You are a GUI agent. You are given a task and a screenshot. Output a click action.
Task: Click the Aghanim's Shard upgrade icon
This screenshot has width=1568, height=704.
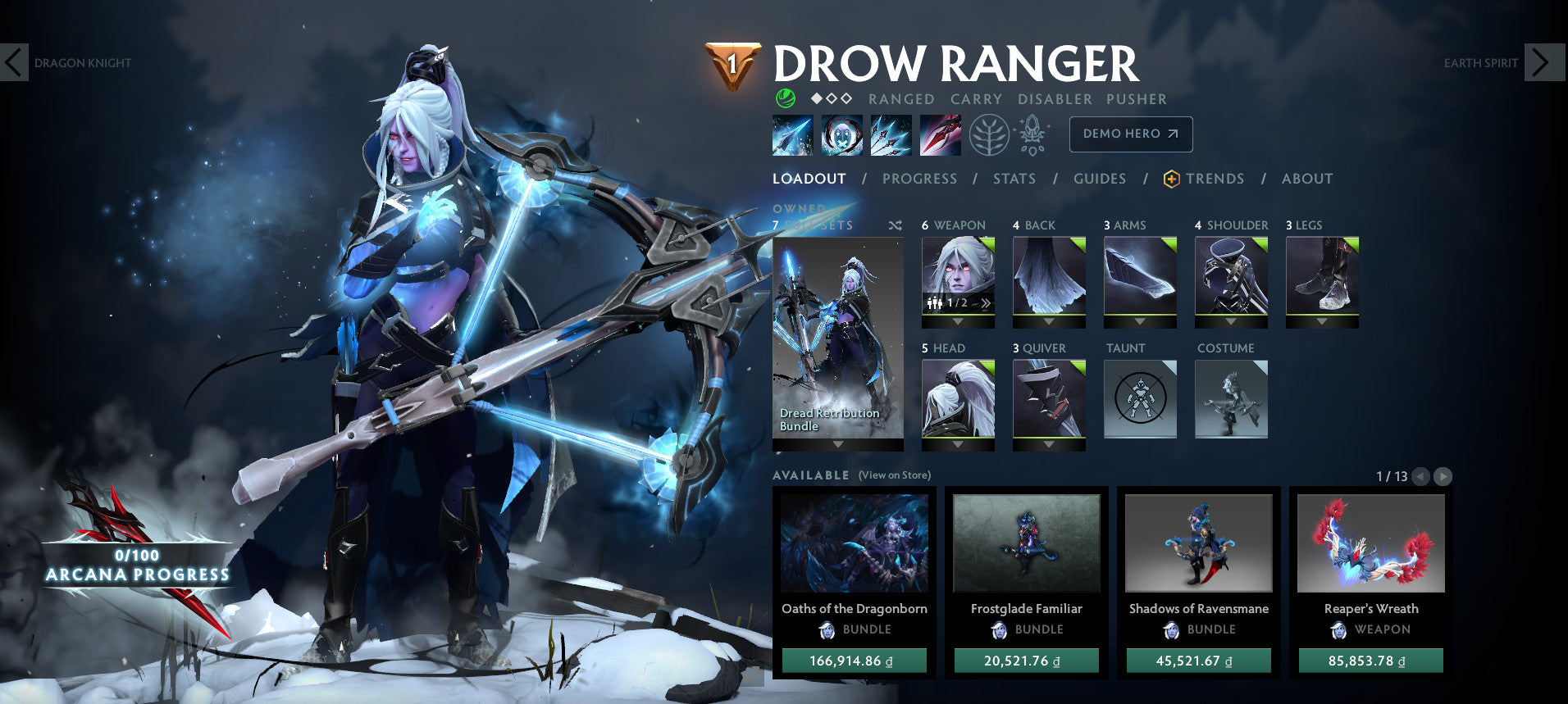[x=1032, y=134]
